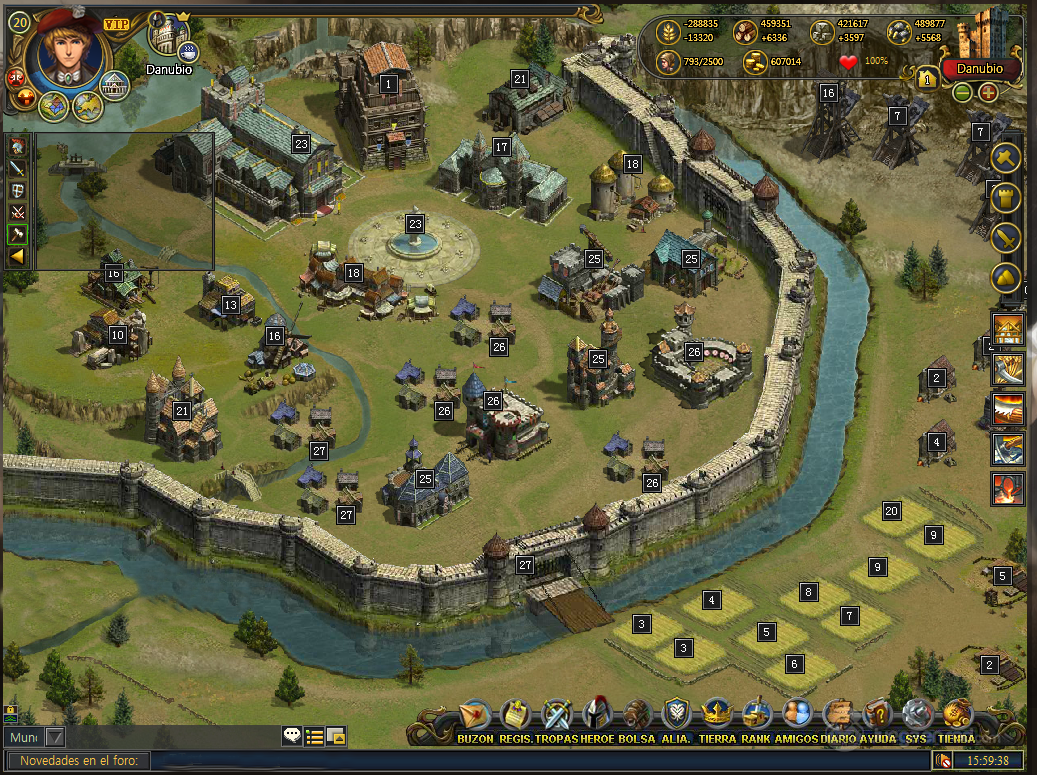Image resolution: width=1037 pixels, height=775 pixels.
Task: Open the AMIGOS friends list
Action: pos(797,716)
